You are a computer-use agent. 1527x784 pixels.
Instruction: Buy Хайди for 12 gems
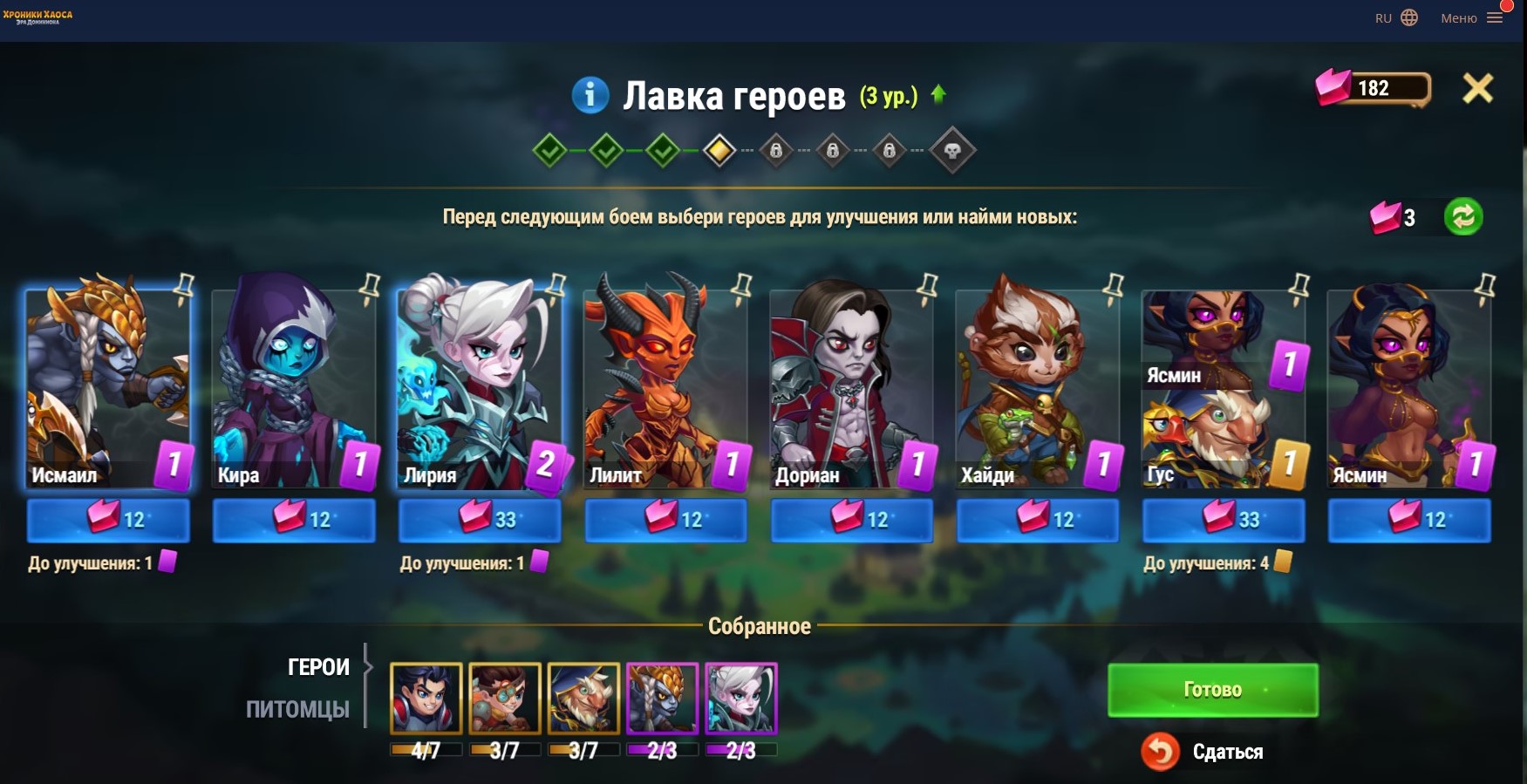tap(1038, 520)
